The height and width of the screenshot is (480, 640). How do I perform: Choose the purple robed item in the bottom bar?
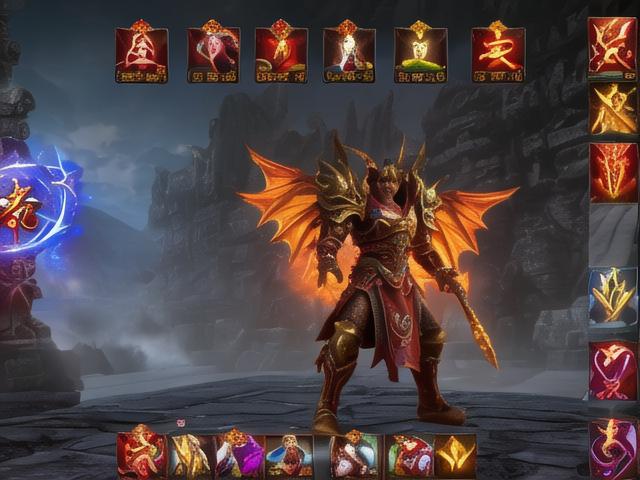[241, 456]
